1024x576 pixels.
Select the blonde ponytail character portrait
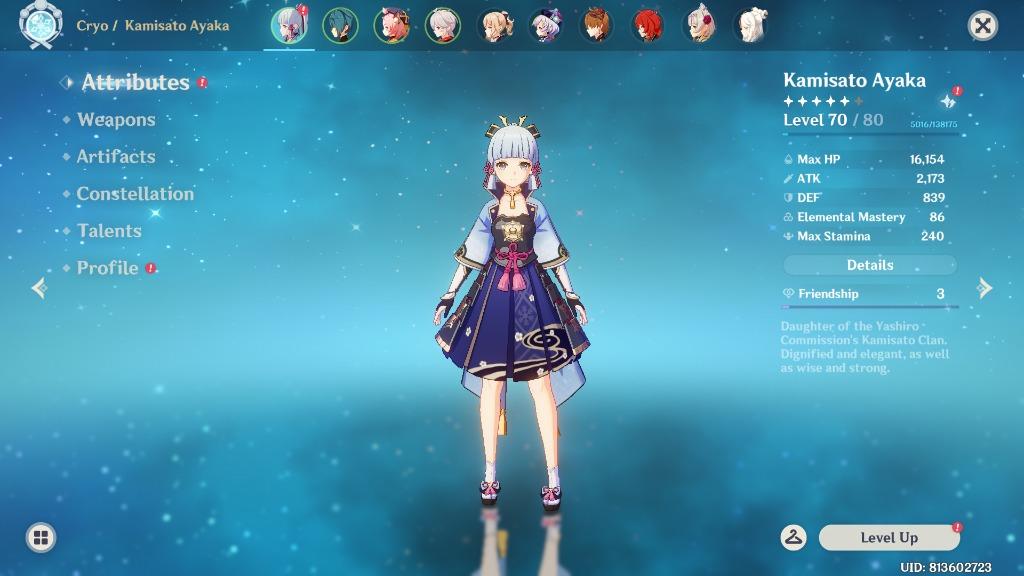tap(494, 26)
